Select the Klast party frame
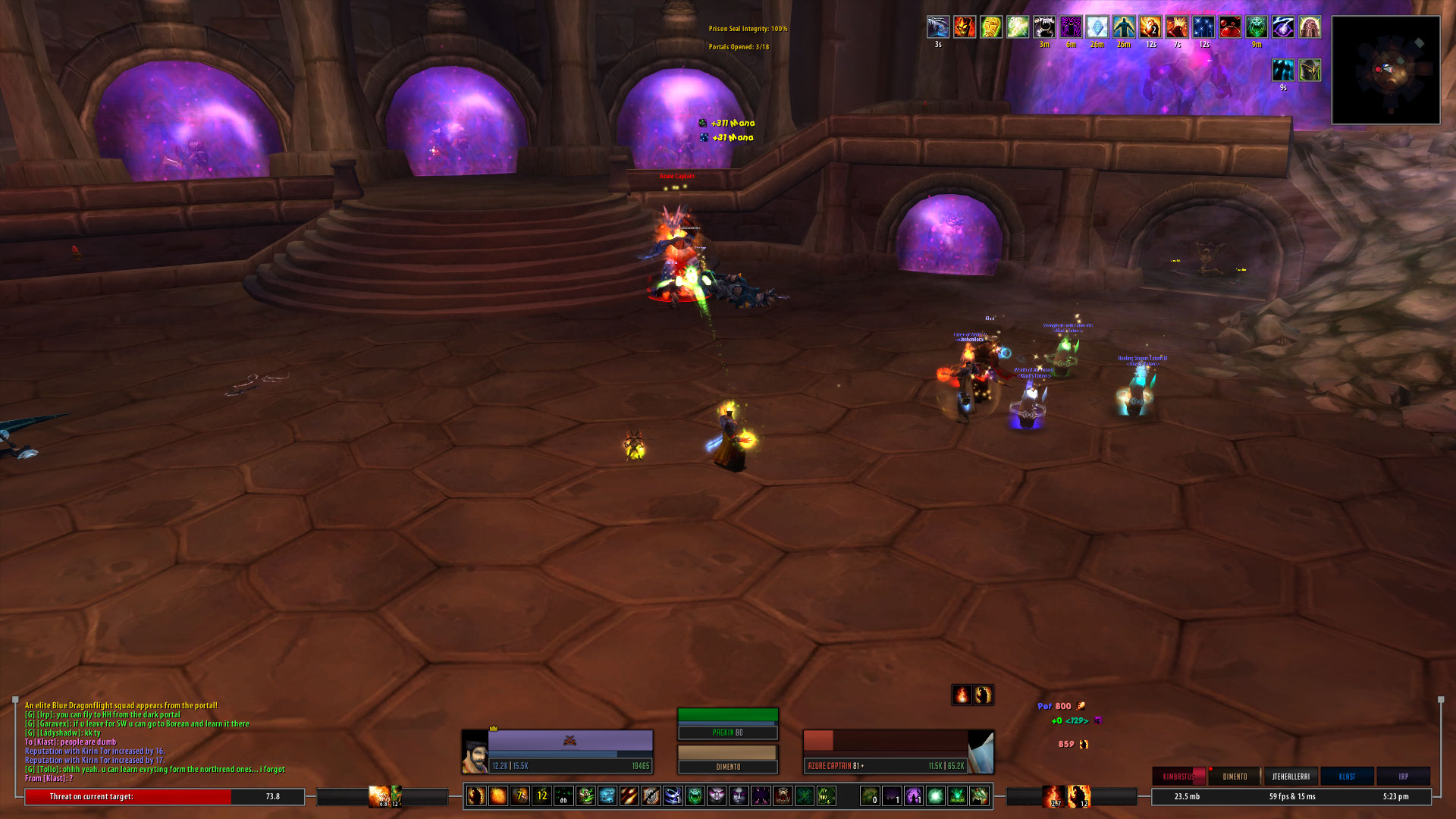Screen dimensions: 1456x819 click(1347, 777)
